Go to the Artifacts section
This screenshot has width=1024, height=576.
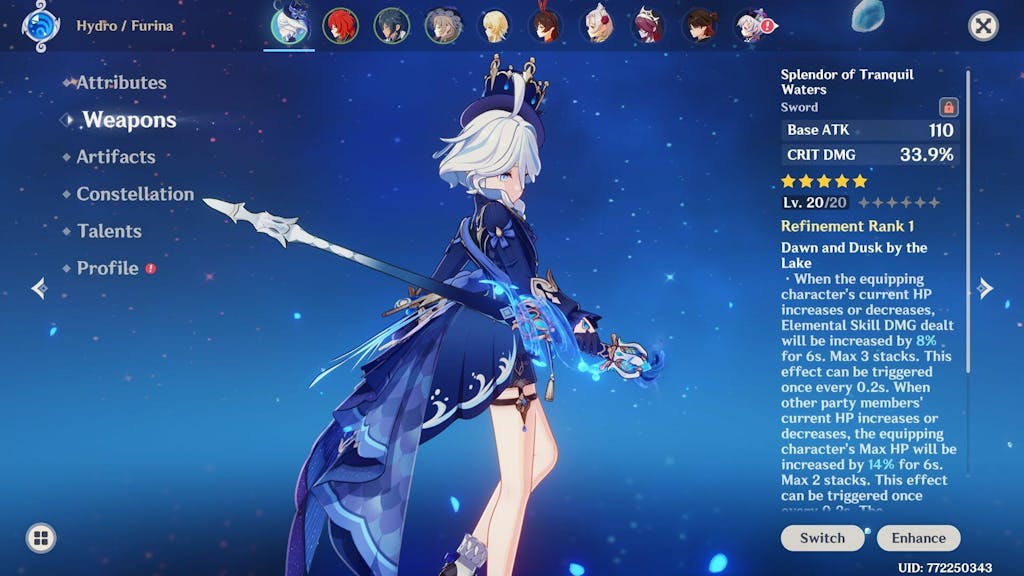(116, 157)
